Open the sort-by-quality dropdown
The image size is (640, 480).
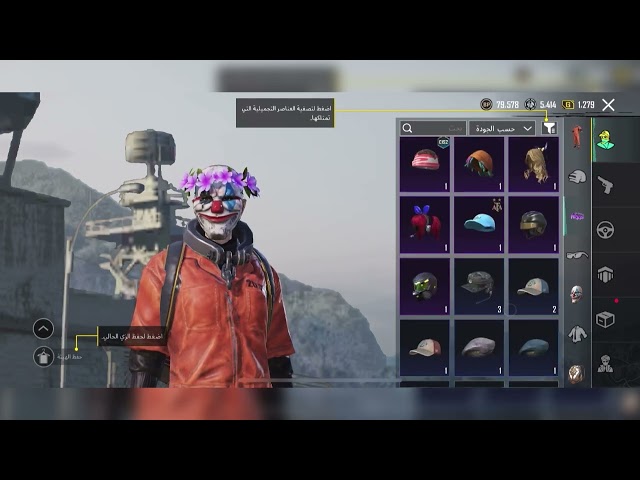pyautogui.click(x=502, y=128)
